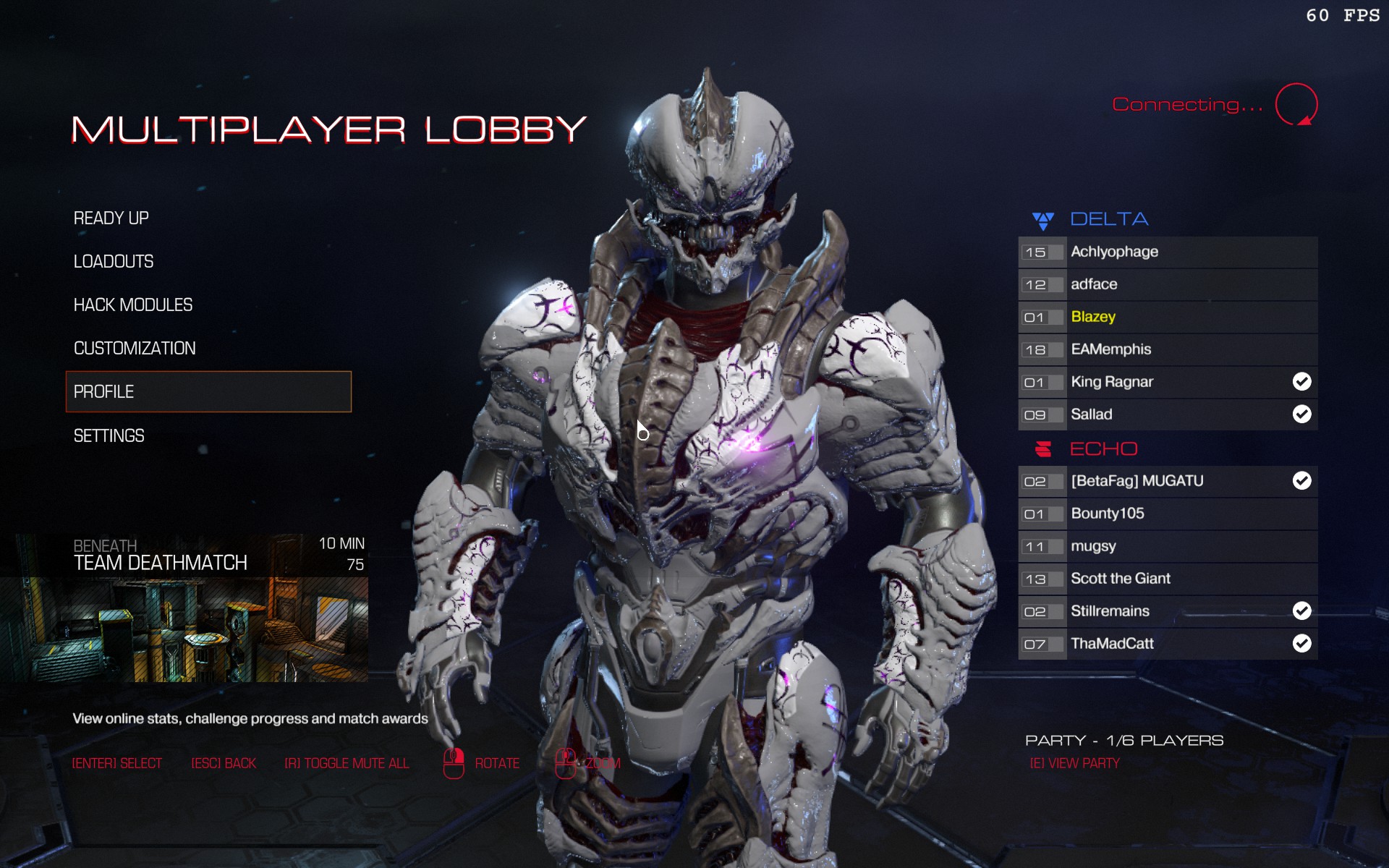
Task: Go to Customization
Action: click(x=135, y=348)
